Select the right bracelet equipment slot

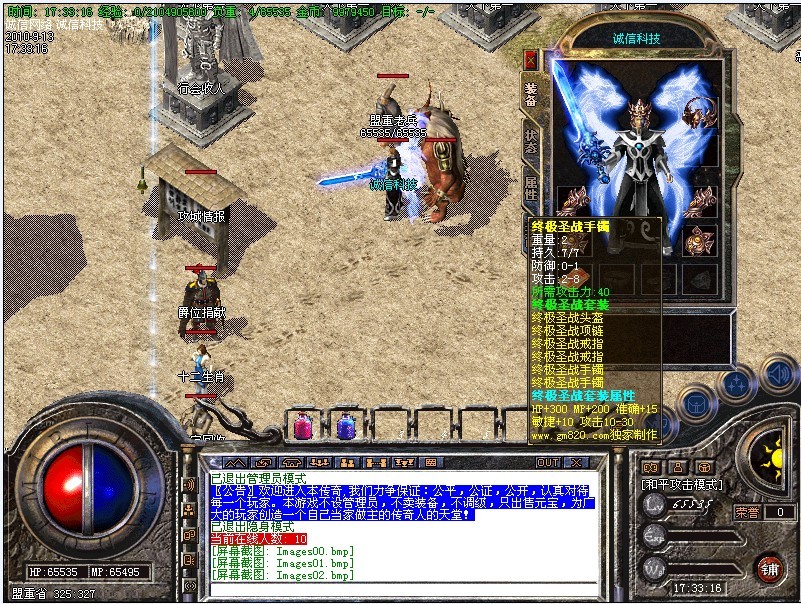pyautogui.click(x=702, y=240)
